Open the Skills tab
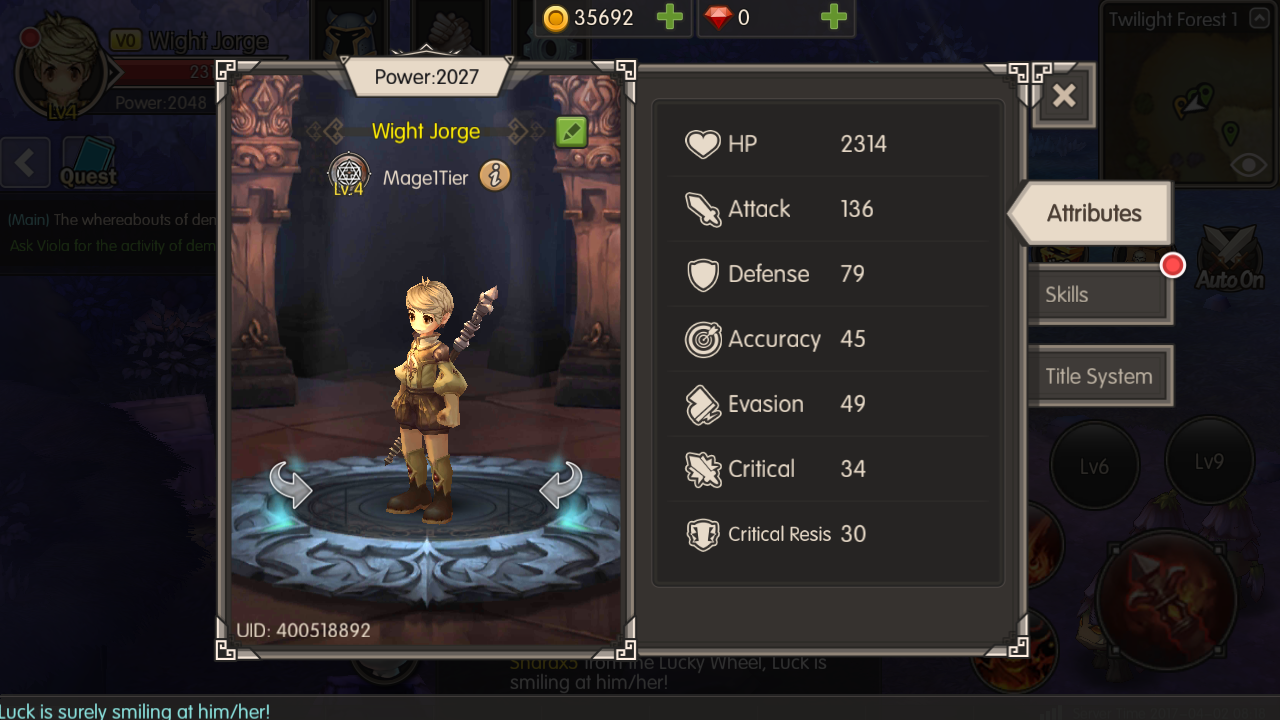The height and width of the screenshot is (720, 1280). tap(1097, 295)
